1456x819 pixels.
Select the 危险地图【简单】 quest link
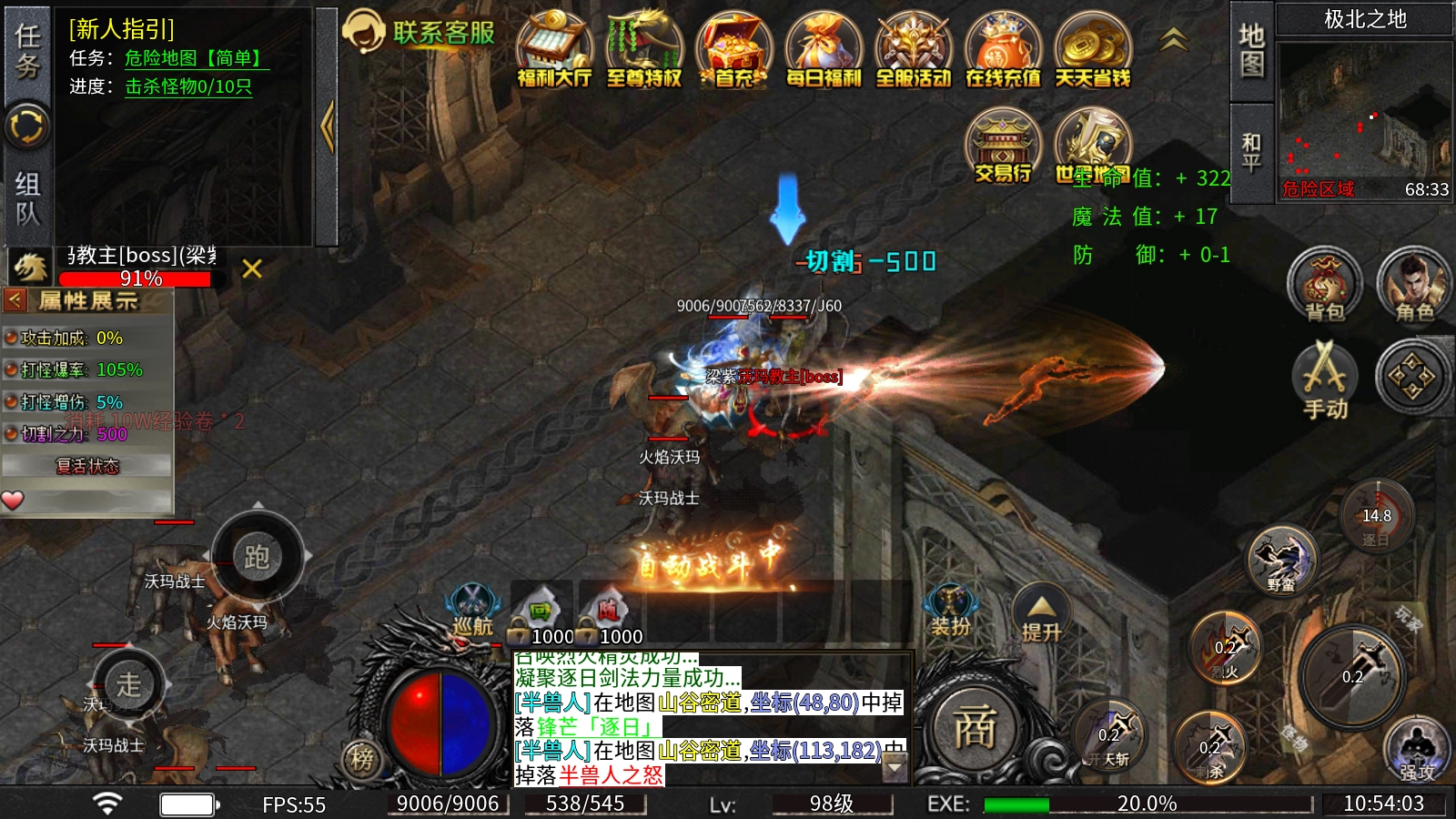pos(196,58)
